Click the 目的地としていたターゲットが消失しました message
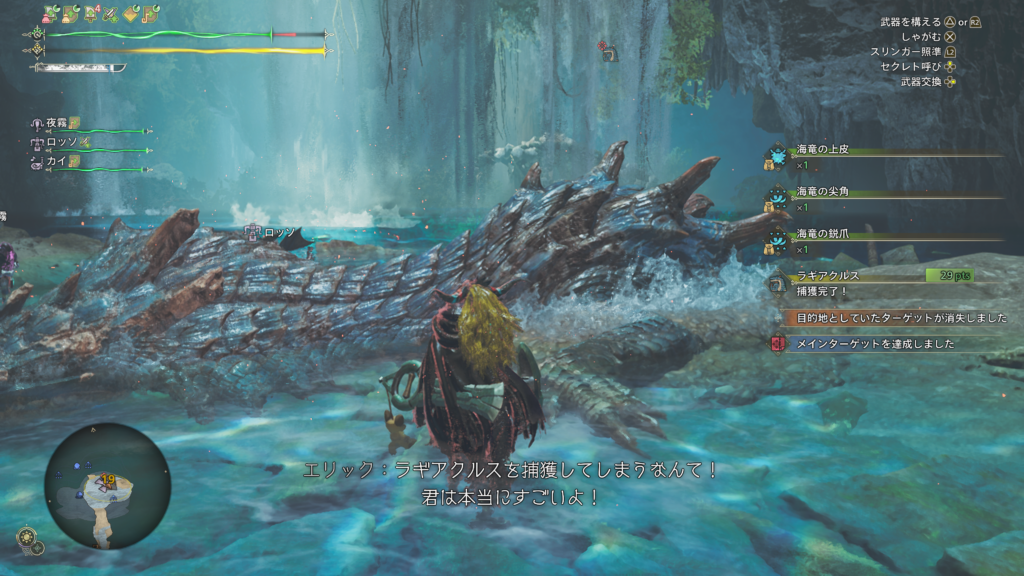 pyautogui.click(x=900, y=318)
